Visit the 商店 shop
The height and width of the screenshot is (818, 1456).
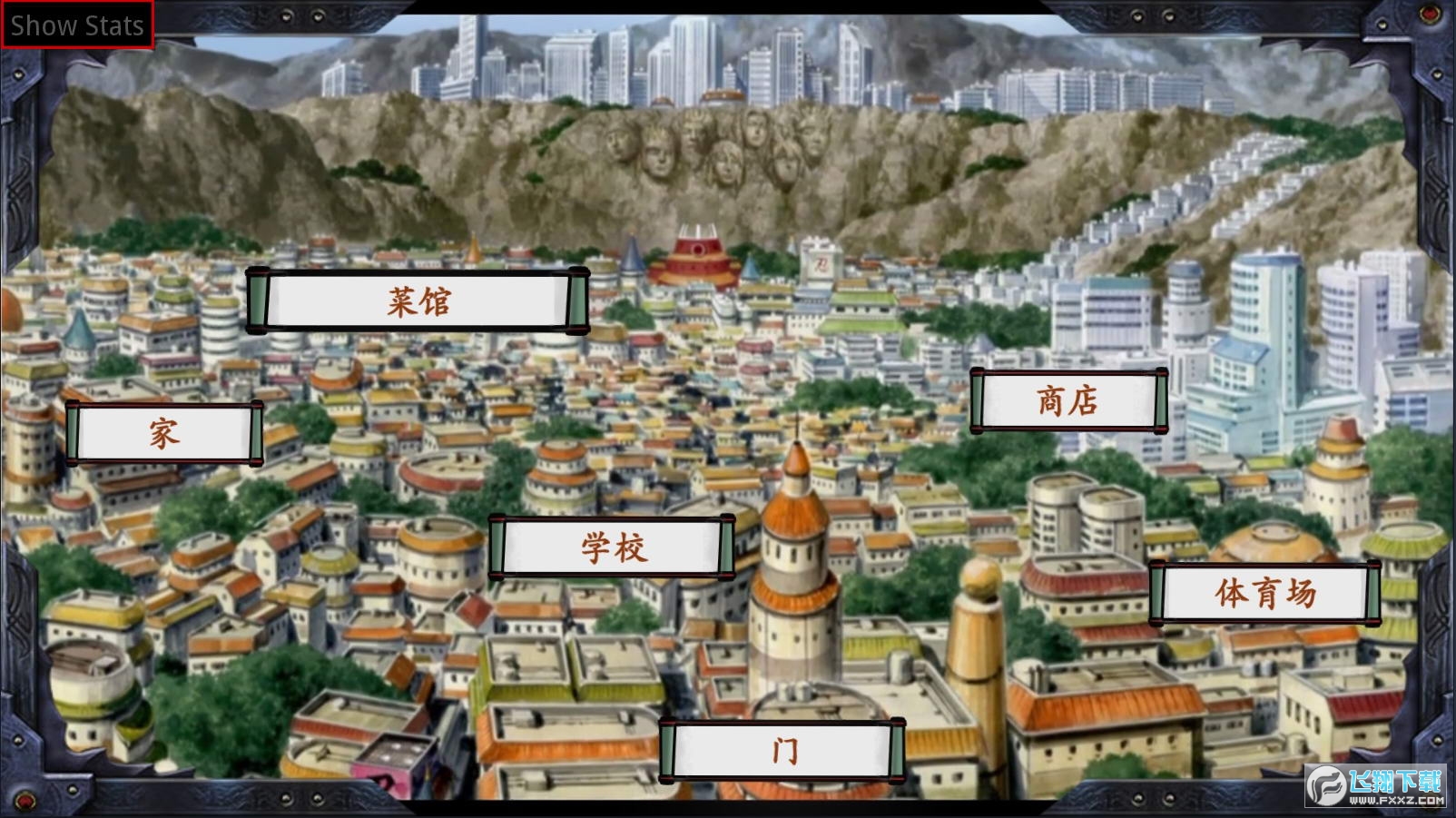pyautogui.click(x=1067, y=398)
